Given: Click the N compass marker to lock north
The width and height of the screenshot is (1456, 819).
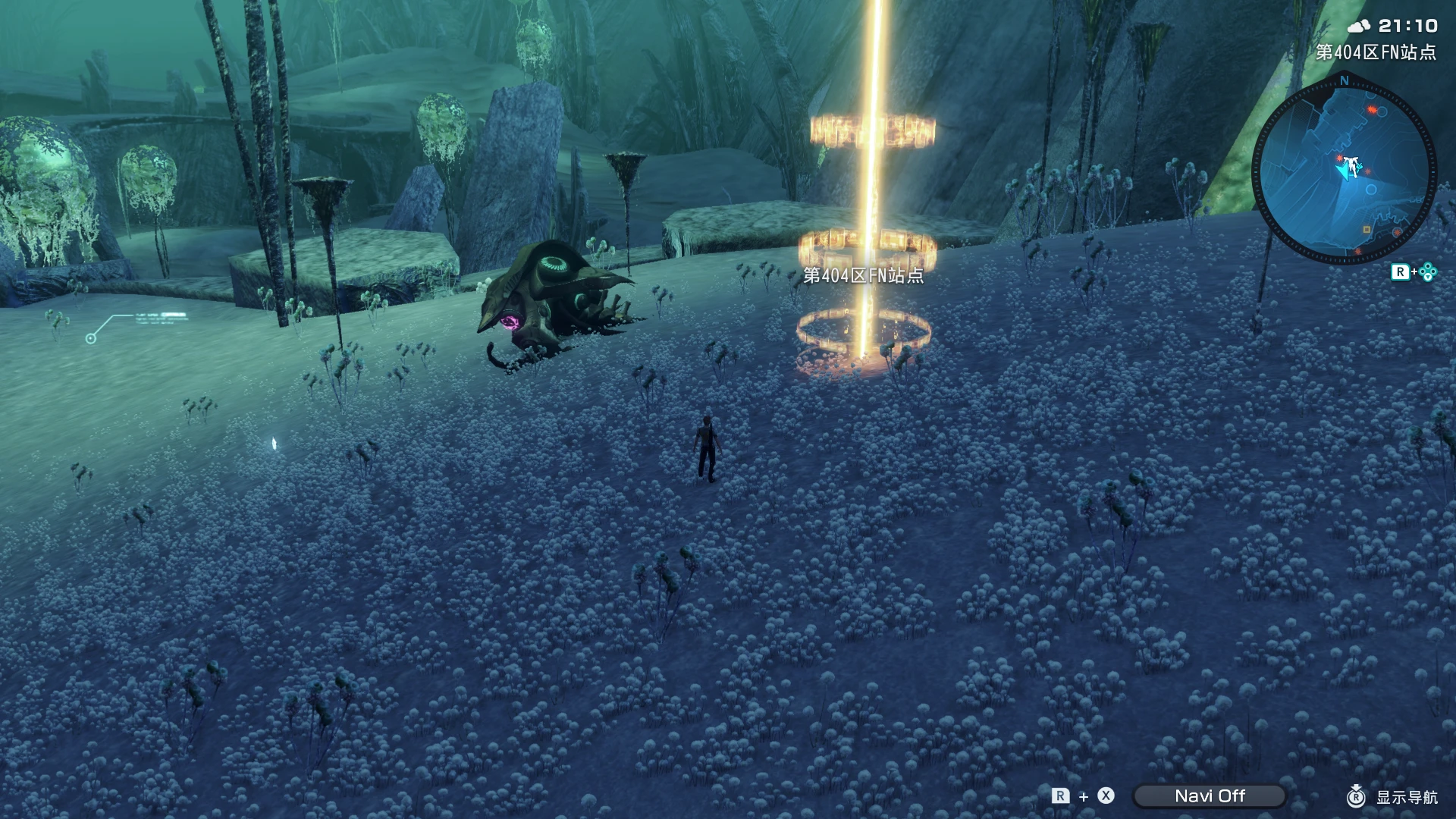Looking at the screenshot, I should (1344, 80).
